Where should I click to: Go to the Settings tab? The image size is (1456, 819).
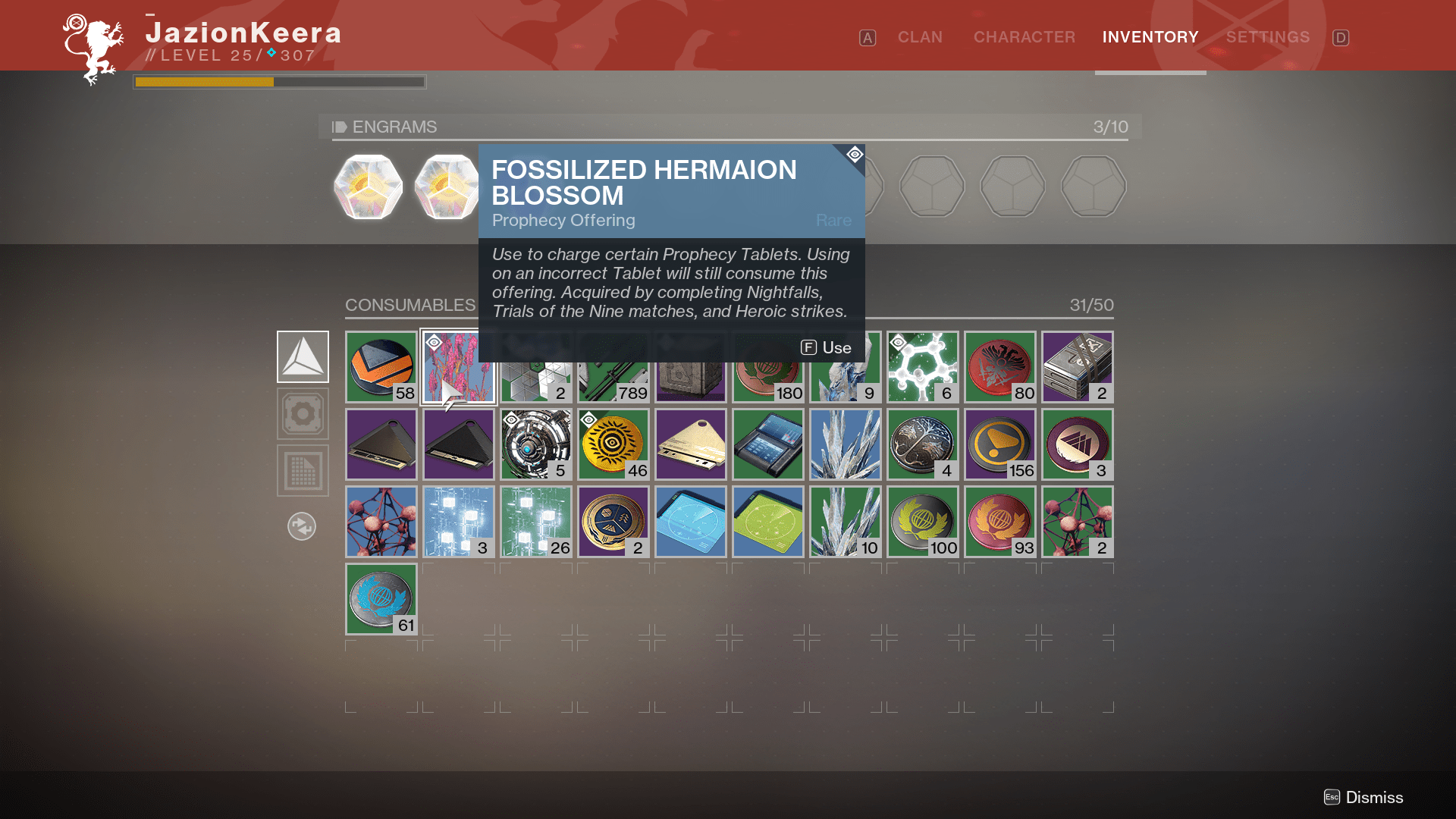pyautogui.click(x=1267, y=37)
